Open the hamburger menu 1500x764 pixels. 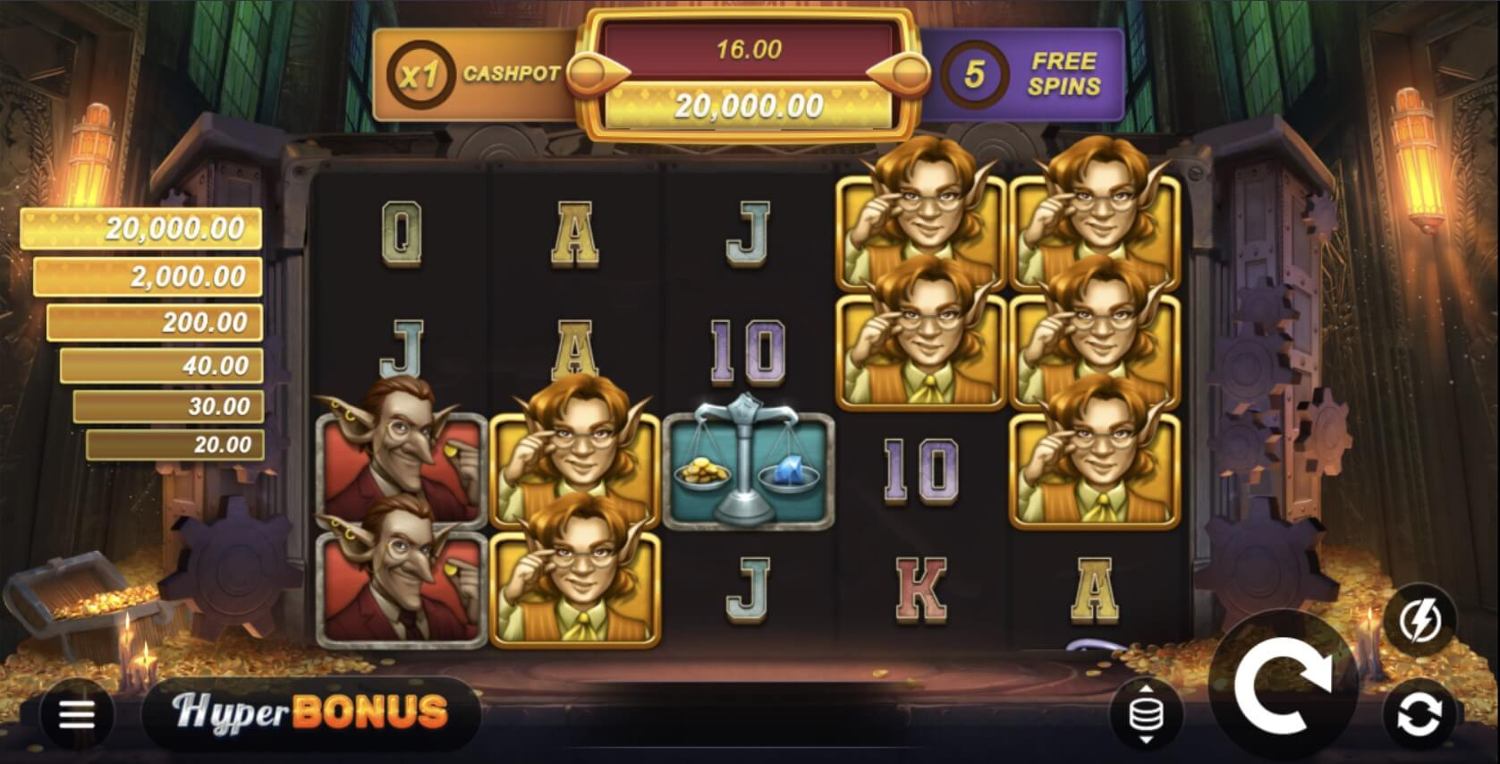(77, 714)
